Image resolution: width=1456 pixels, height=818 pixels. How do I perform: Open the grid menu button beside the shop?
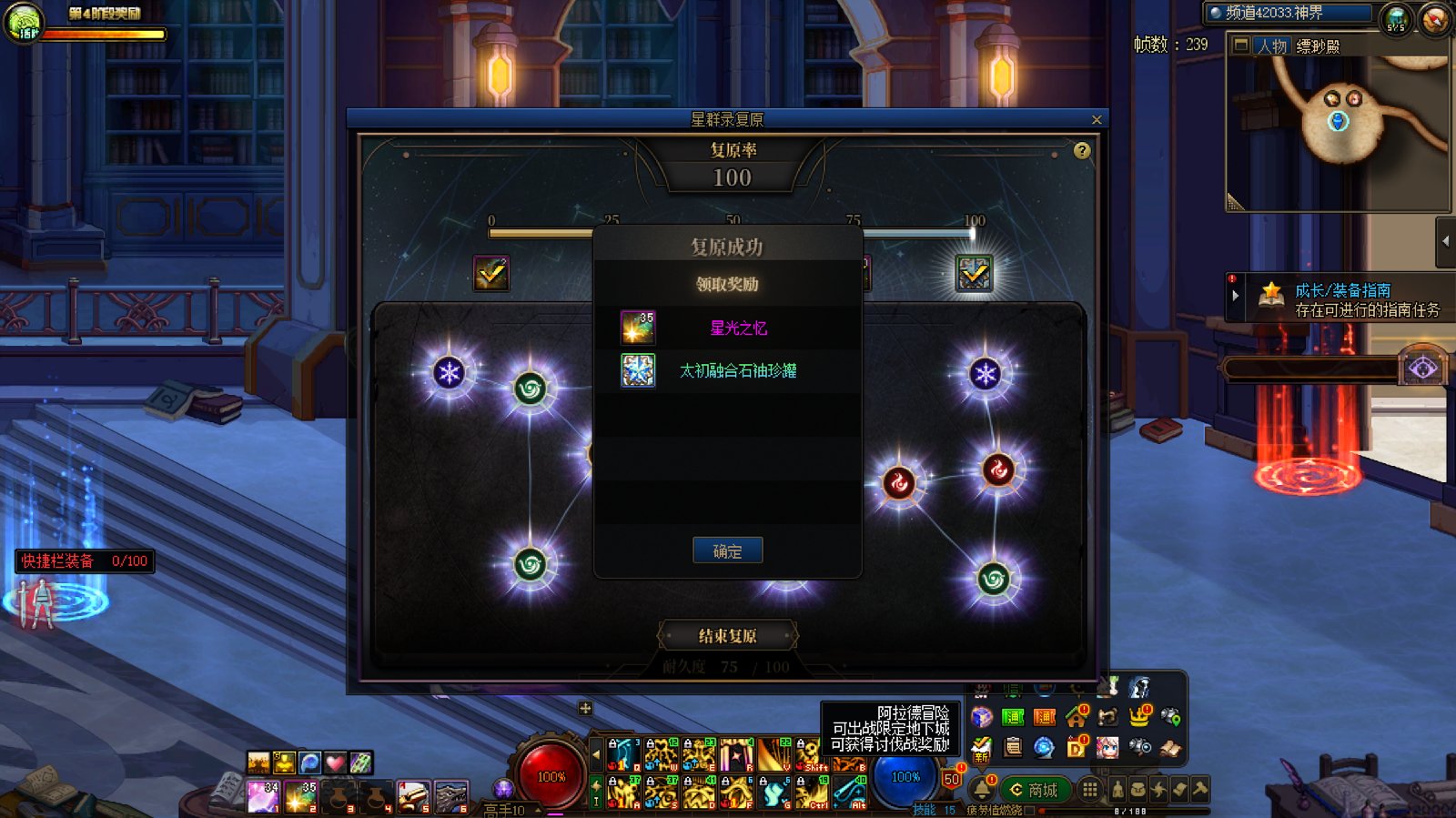[1089, 790]
